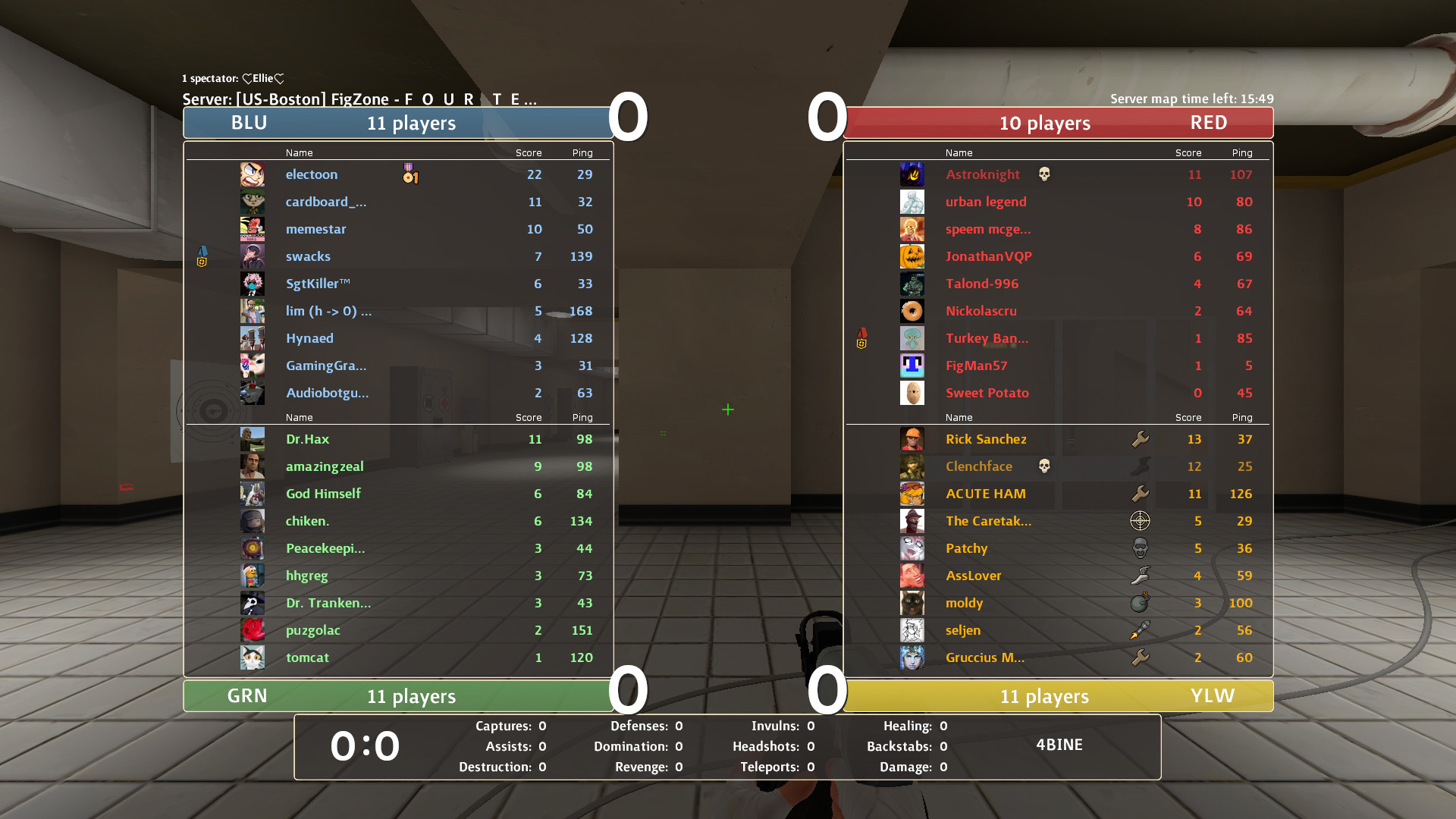This screenshot has height=819, width=1456.
Task: Click the 0:0 round score display
Action: coord(366,746)
